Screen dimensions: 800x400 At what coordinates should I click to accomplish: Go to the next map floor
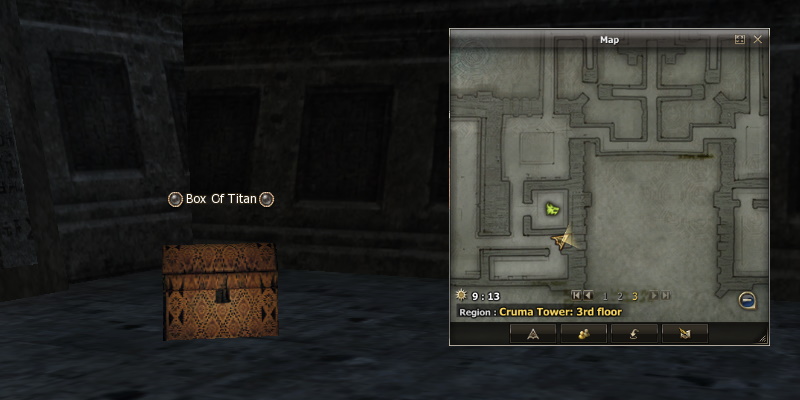coord(652,296)
